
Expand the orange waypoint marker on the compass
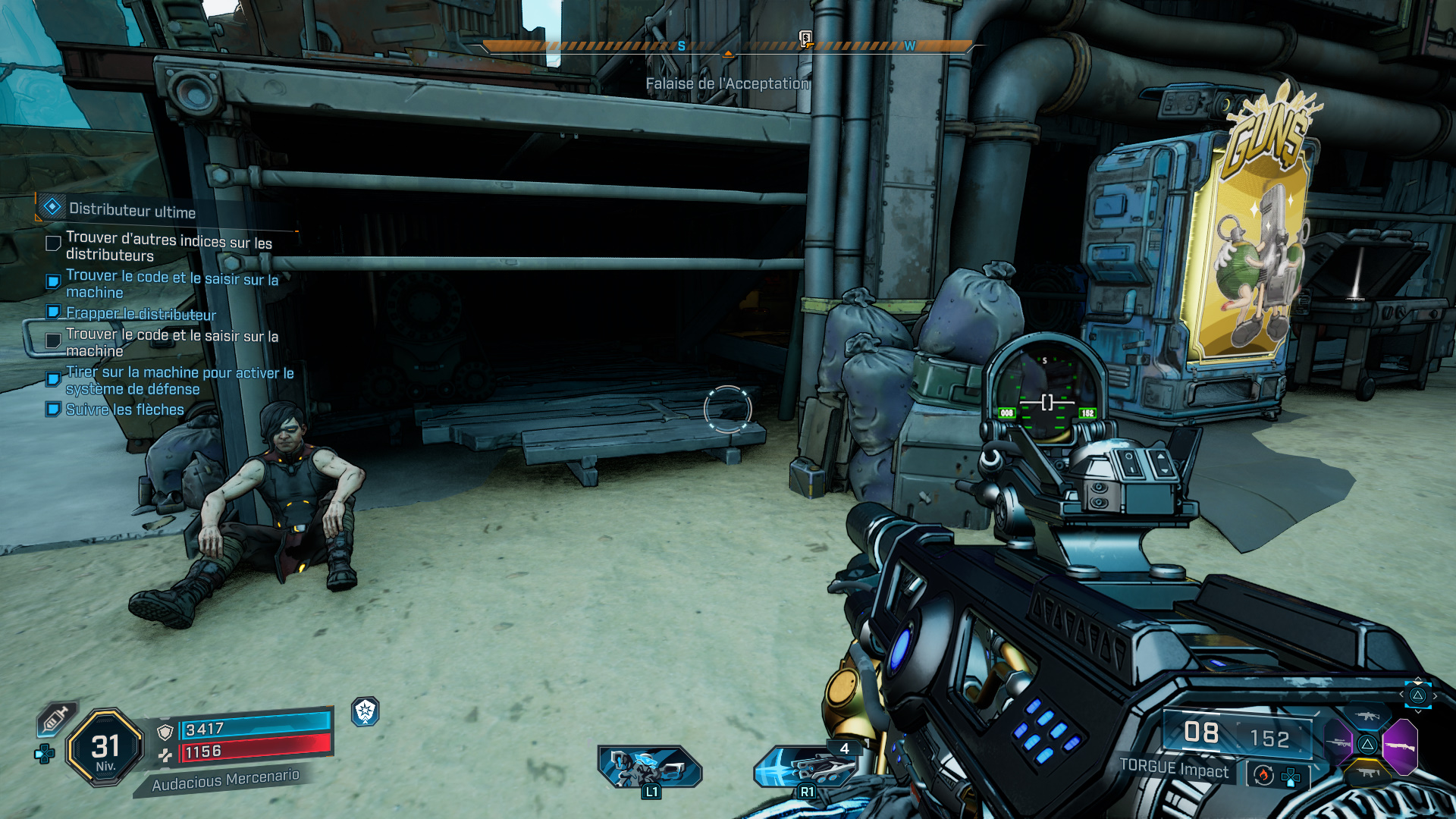(x=730, y=55)
